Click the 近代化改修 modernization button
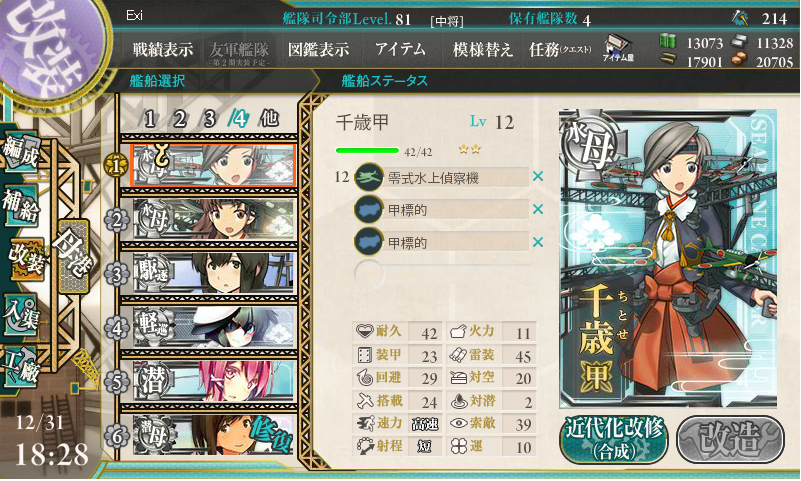Image resolution: width=801 pixels, height=481 pixels. (x=614, y=436)
